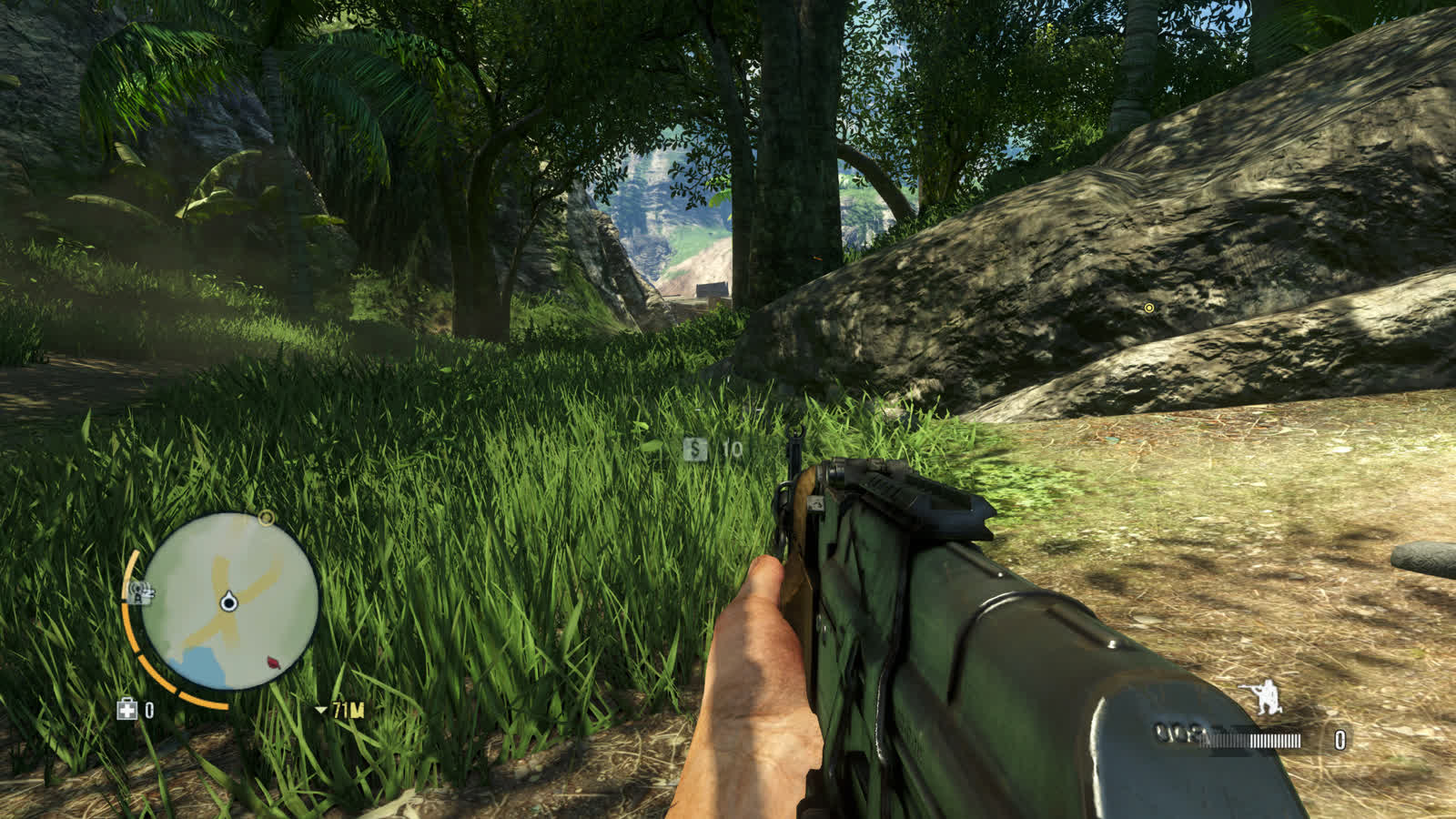The height and width of the screenshot is (819, 1456).
Task: Click the red enemy marker on the minimap
Action: pos(272,663)
